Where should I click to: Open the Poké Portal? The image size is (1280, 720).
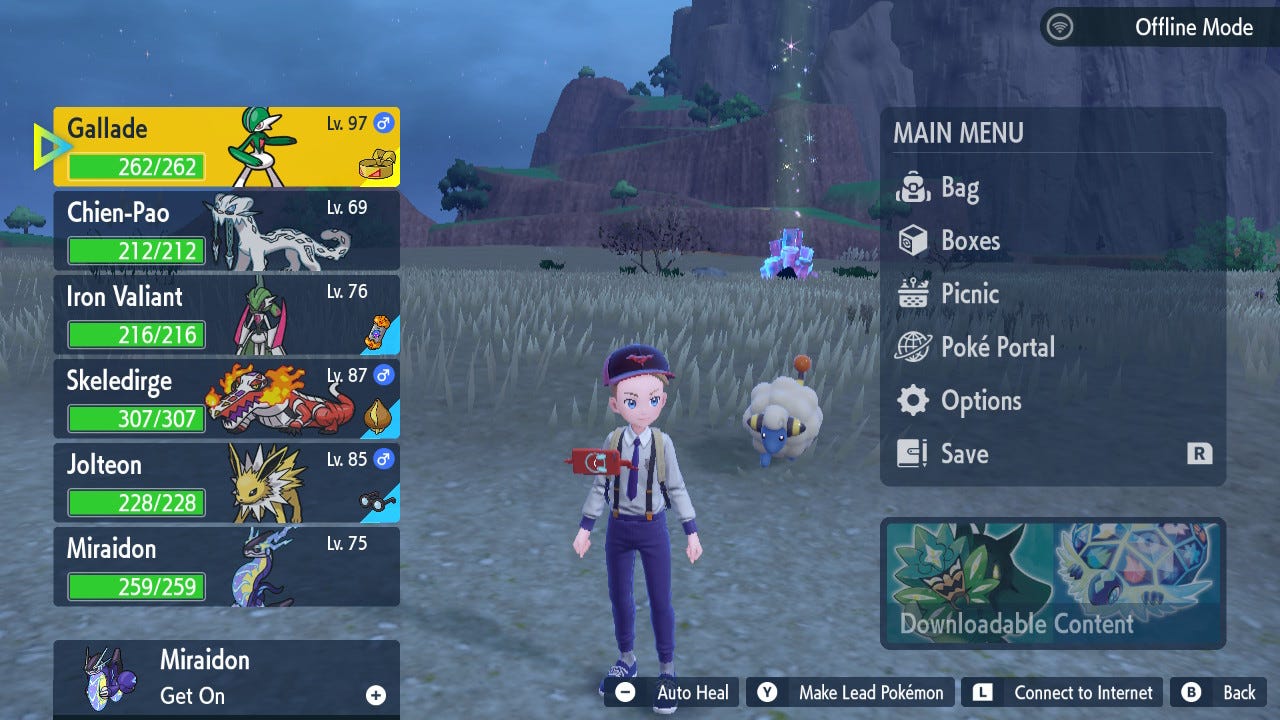pos(996,347)
